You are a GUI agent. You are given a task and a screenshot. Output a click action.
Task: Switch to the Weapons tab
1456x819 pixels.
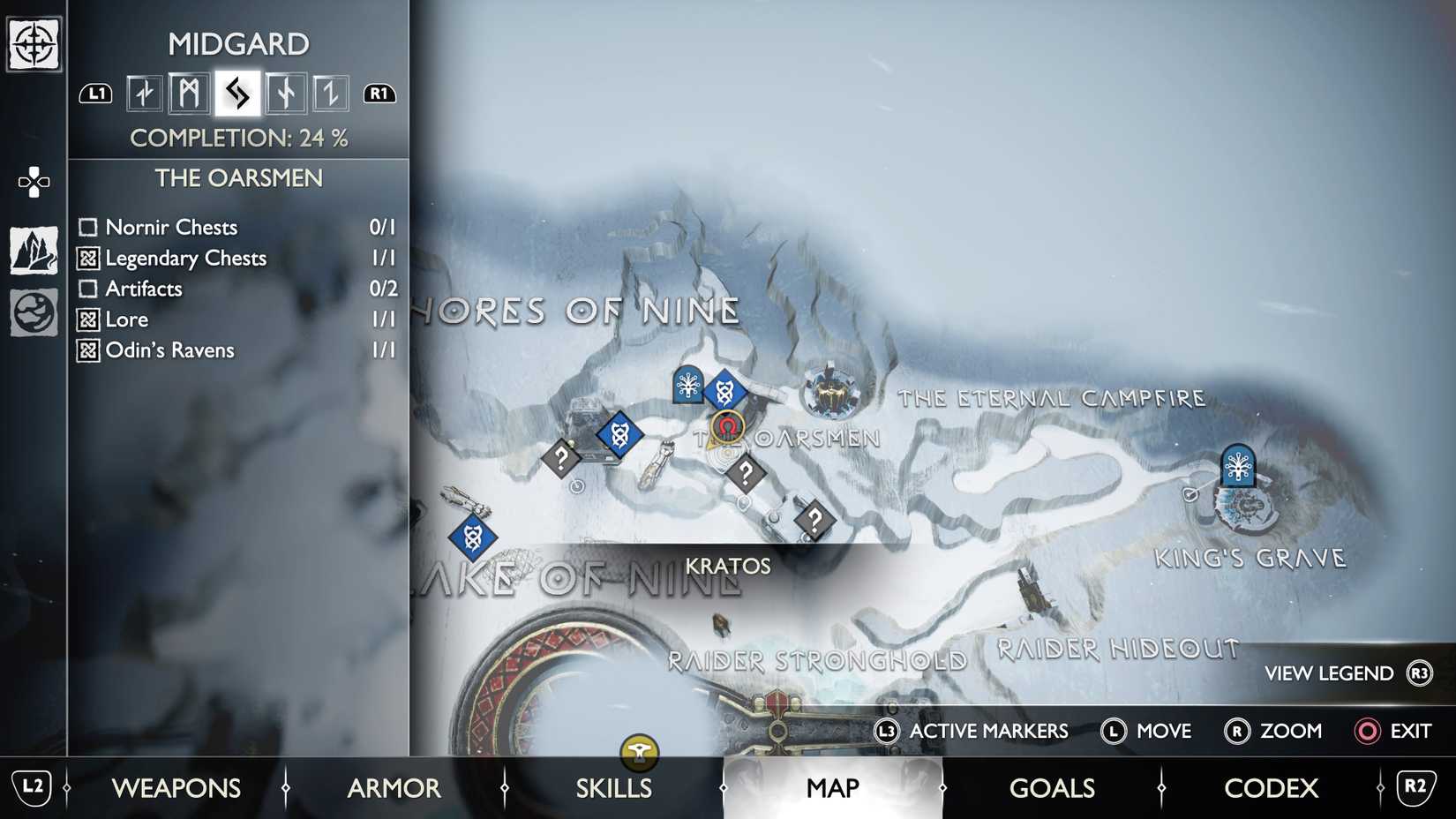pyautogui.click(x=176, y=787)
